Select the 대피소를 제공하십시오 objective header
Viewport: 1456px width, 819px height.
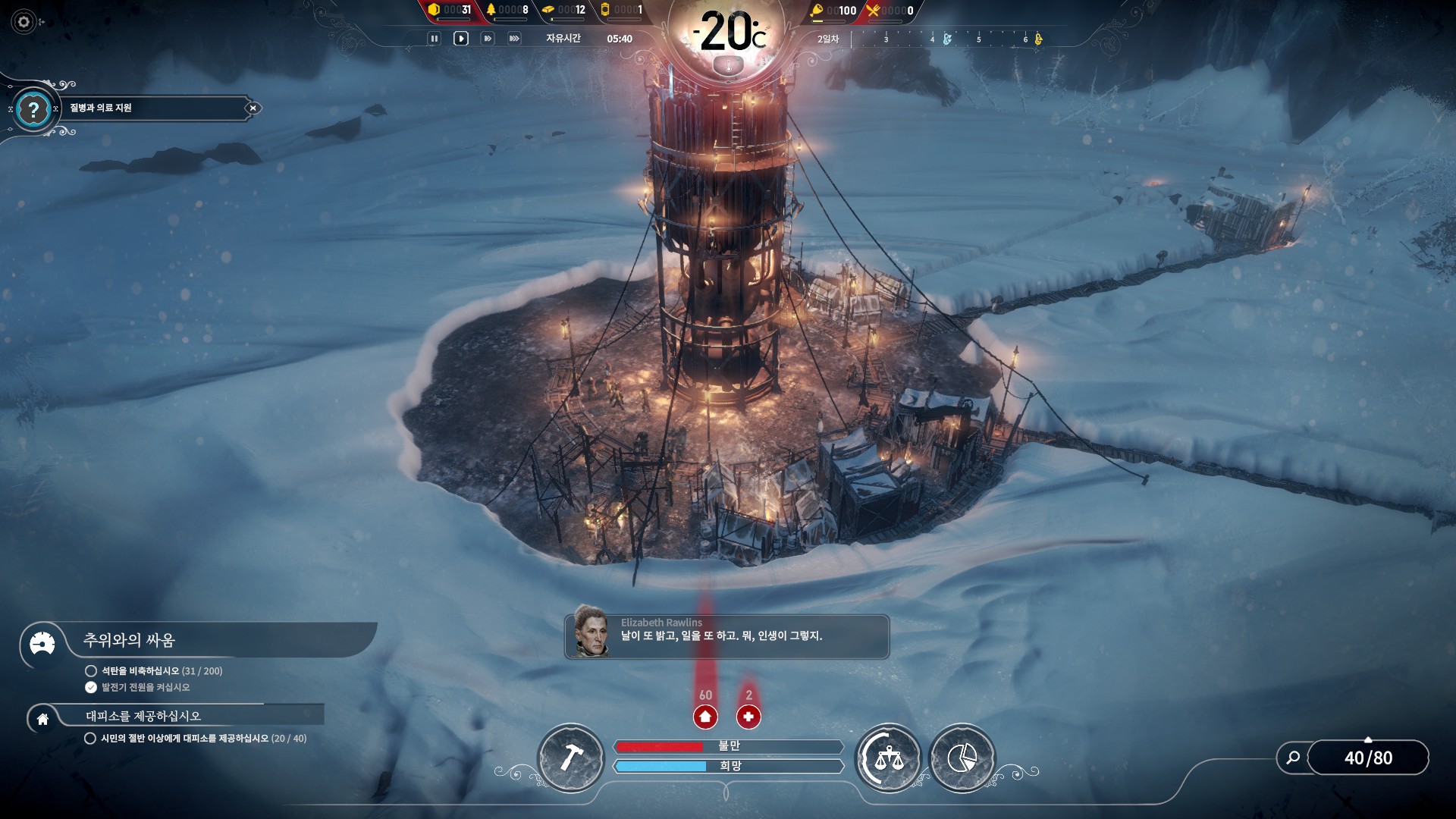[143, 716]
